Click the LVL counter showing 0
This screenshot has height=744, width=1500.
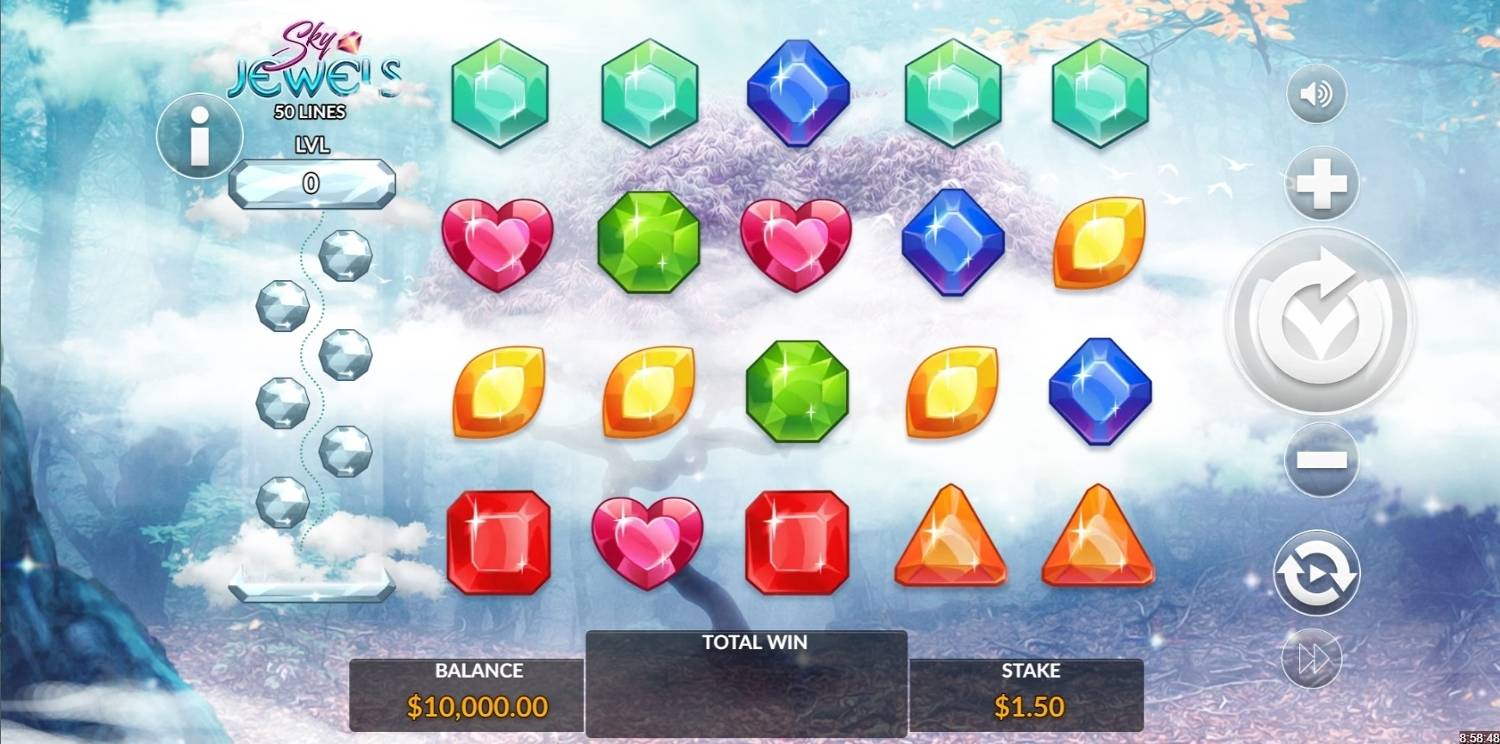pos(310,181)
